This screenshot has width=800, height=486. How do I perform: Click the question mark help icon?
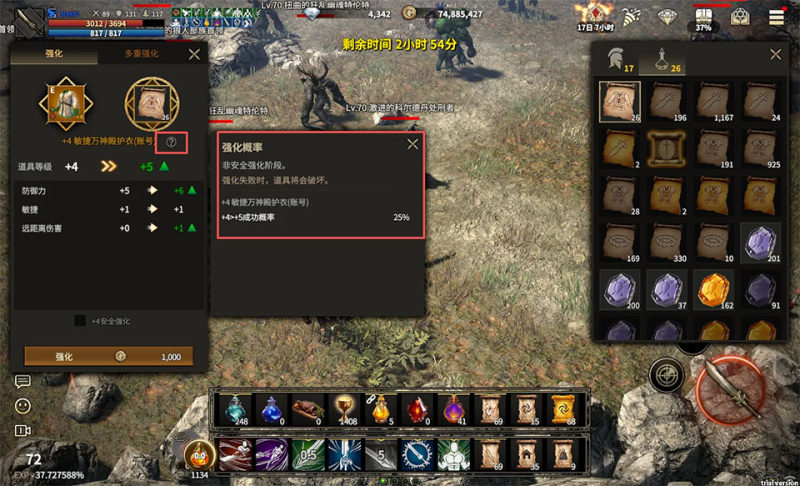coord(172,142)
